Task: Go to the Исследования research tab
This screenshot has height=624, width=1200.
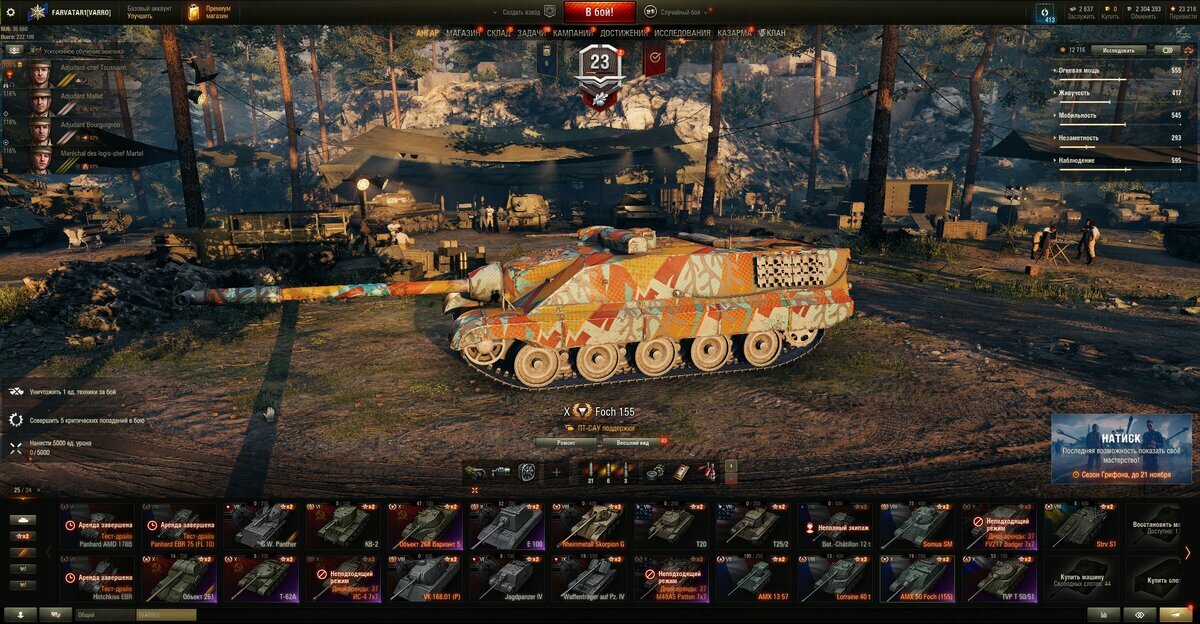Action: pyautogui.click(x=683, y=33)
